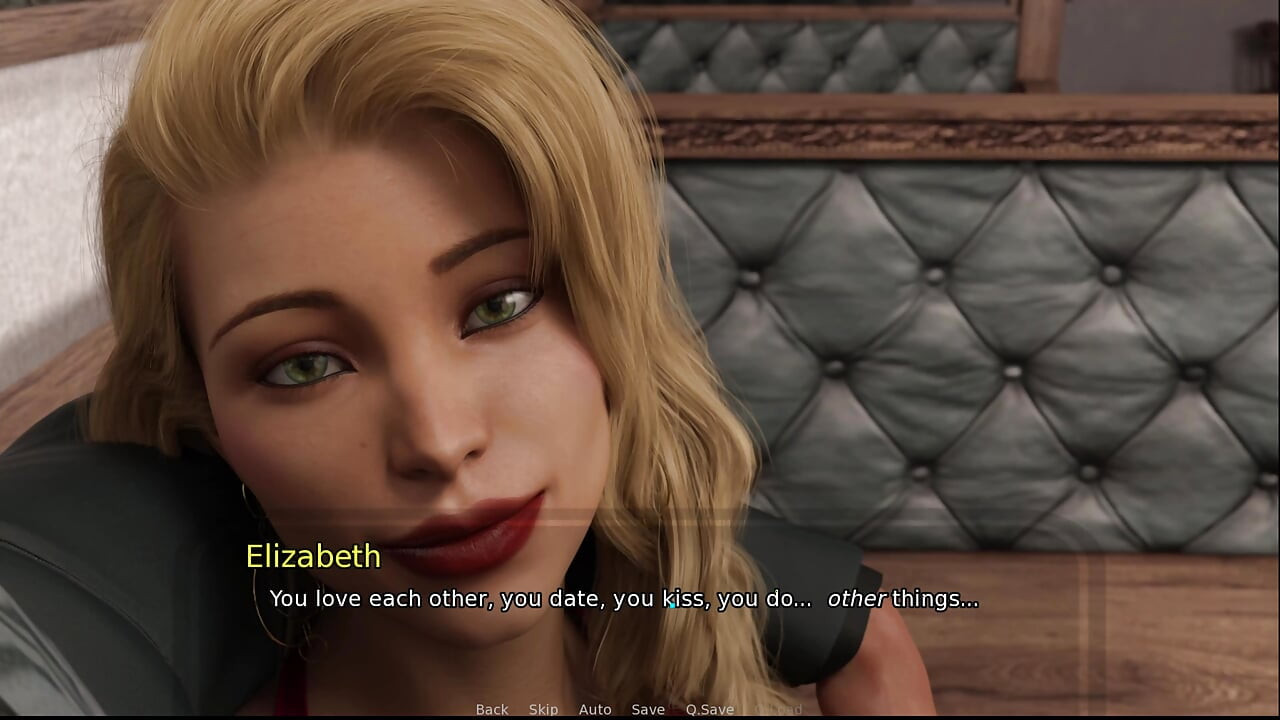Click the dialogue box to continue
The width and height of the screenshot is (1280, 720).
(640, 600)
